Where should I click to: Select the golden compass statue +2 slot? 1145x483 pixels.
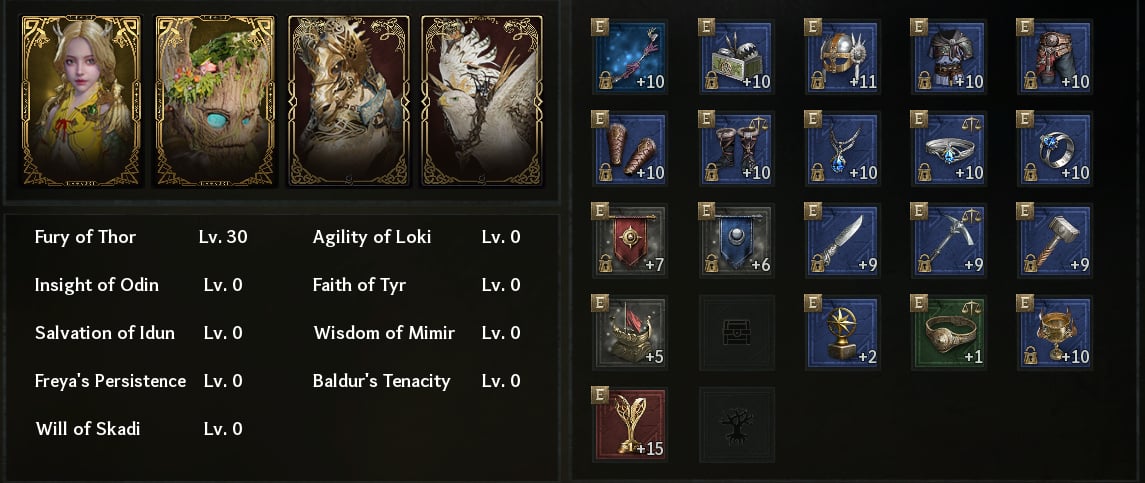tap(843, 332)
